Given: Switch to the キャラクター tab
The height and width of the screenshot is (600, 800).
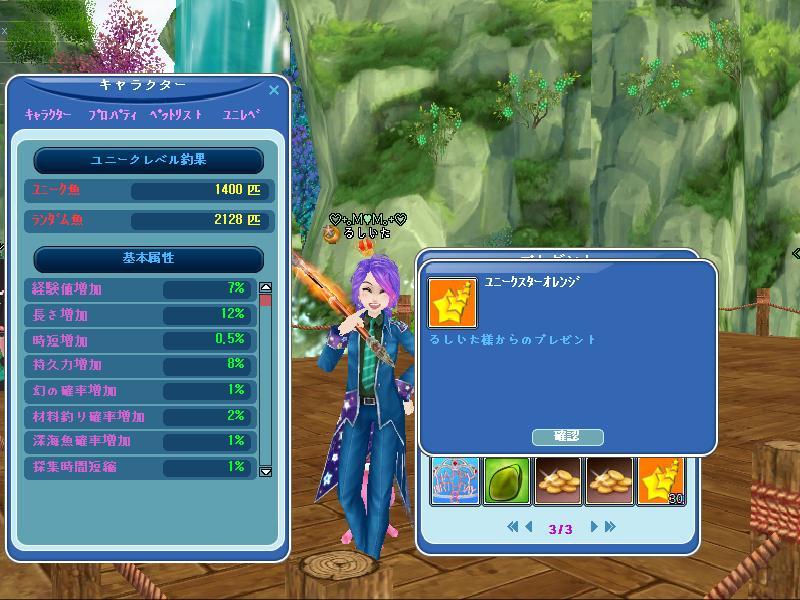Looking at the screenshot, I should (48, 115).
